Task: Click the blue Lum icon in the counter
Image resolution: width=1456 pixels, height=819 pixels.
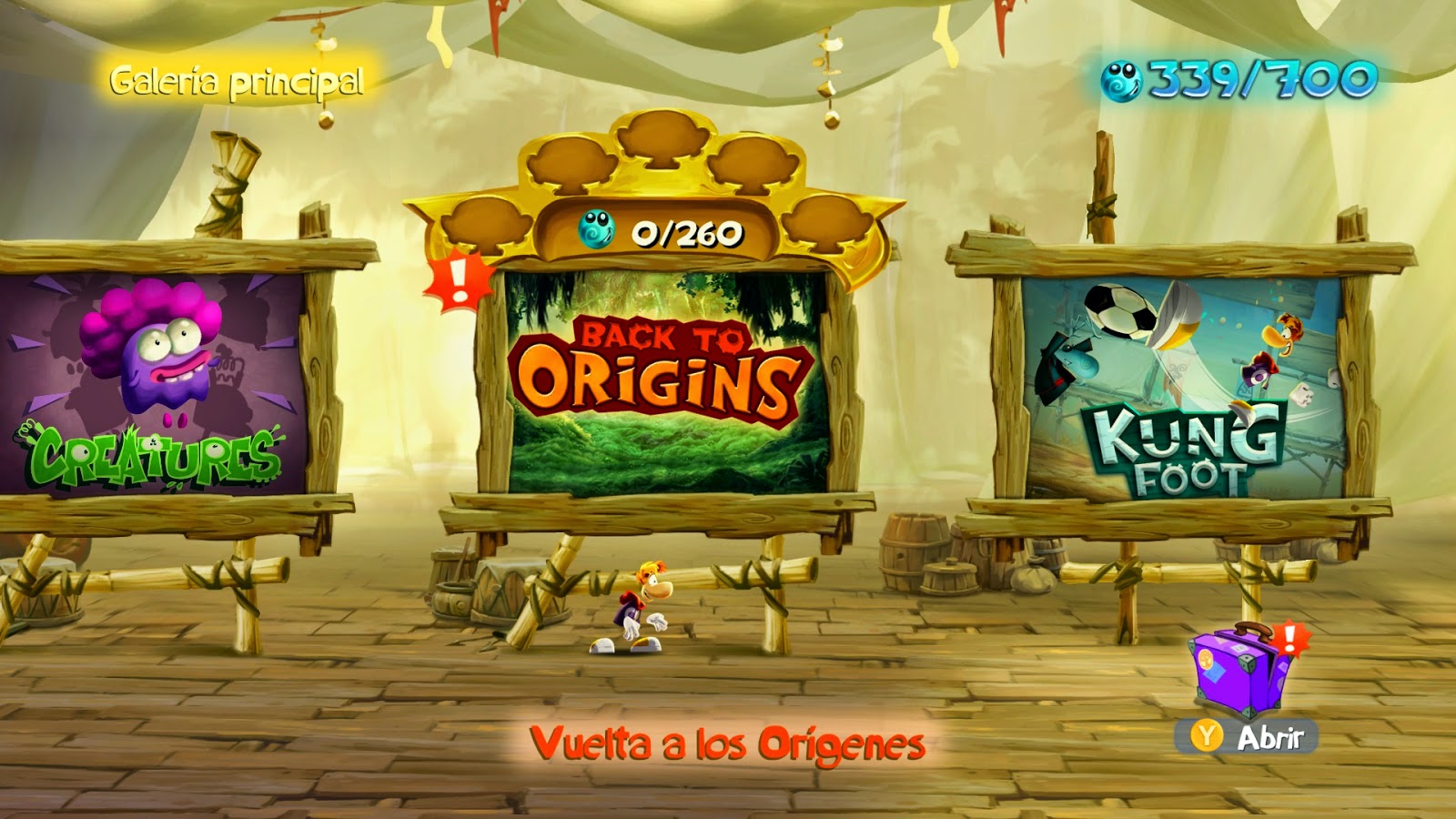Action: pos(595,230)
